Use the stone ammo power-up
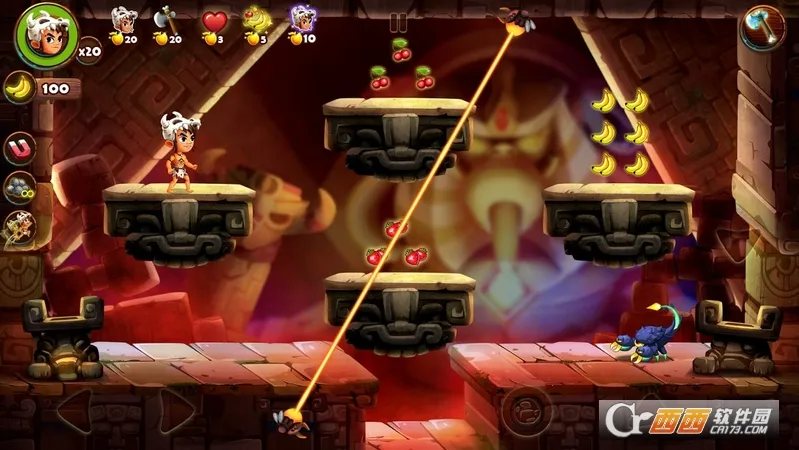The image size is (799, 450). [20, 188]
